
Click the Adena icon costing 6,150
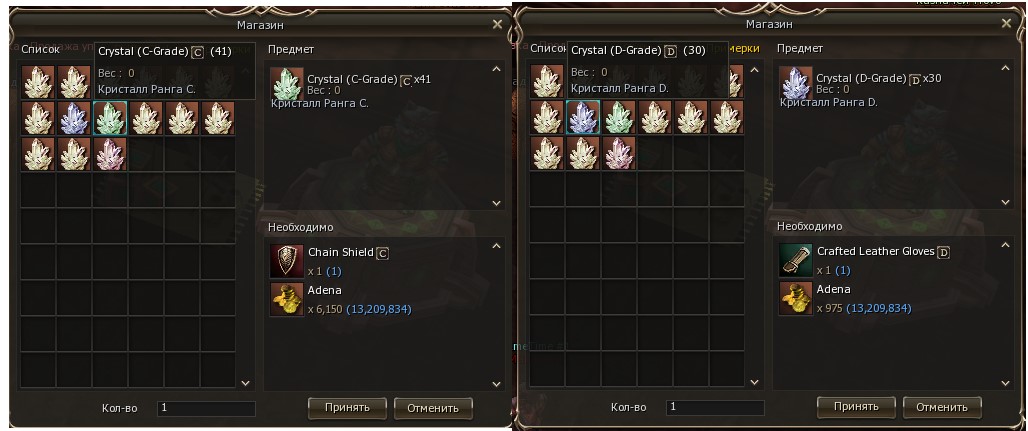pos(287,298)
